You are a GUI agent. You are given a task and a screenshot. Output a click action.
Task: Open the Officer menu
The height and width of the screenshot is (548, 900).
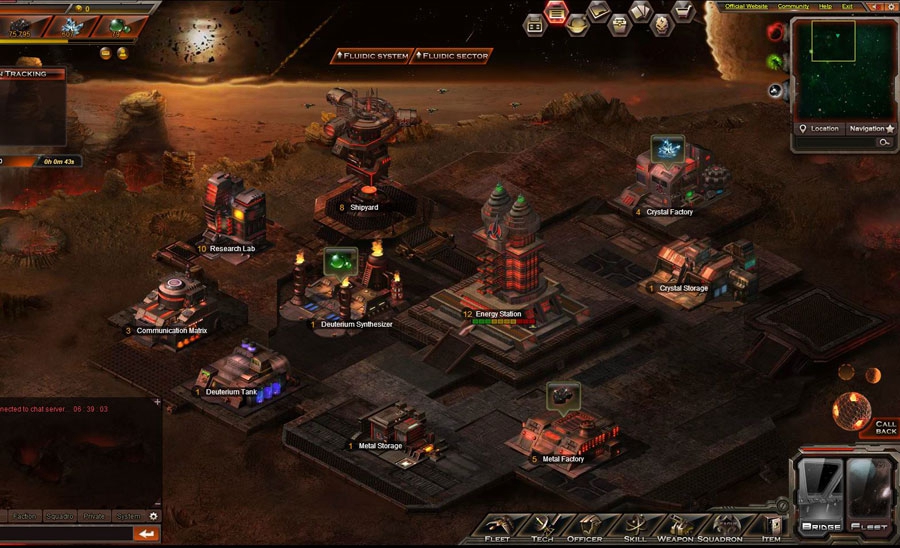pos(586,527)
